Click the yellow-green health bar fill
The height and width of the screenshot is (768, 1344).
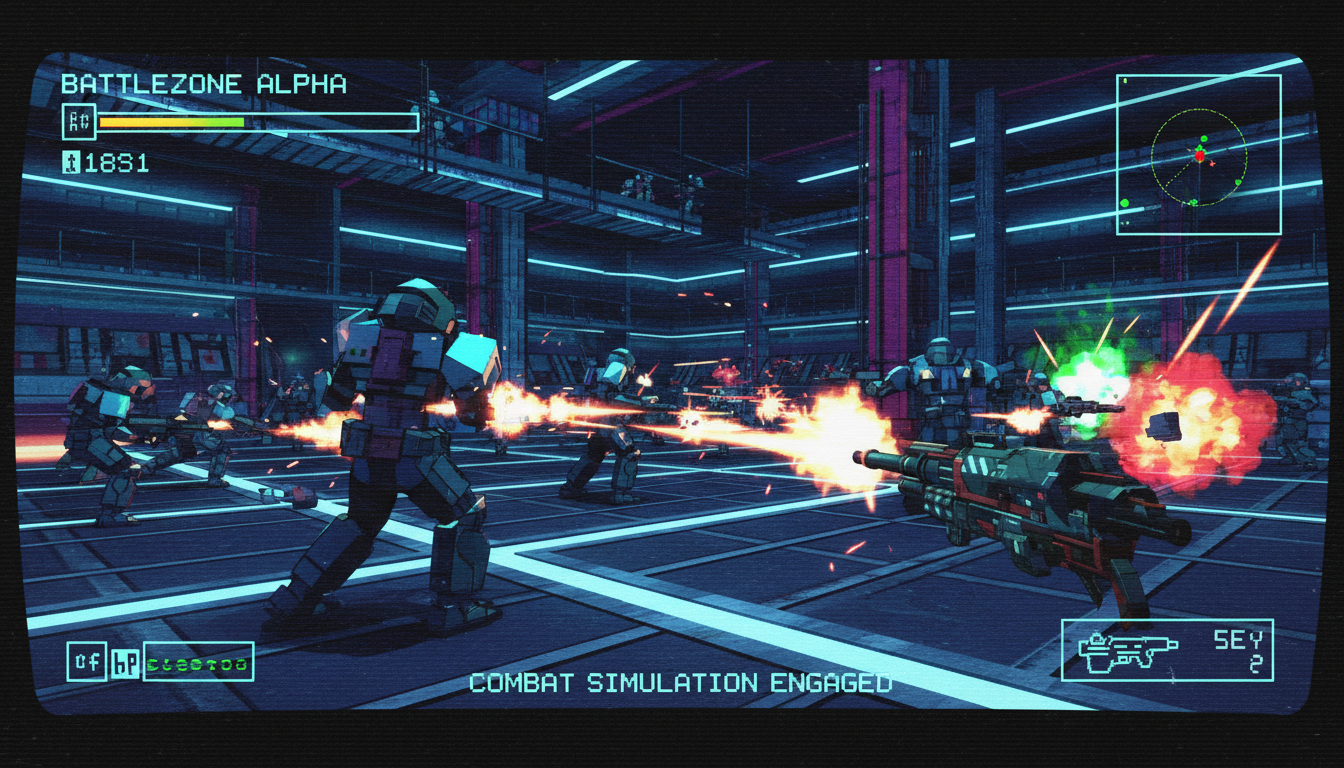(170, 122)
